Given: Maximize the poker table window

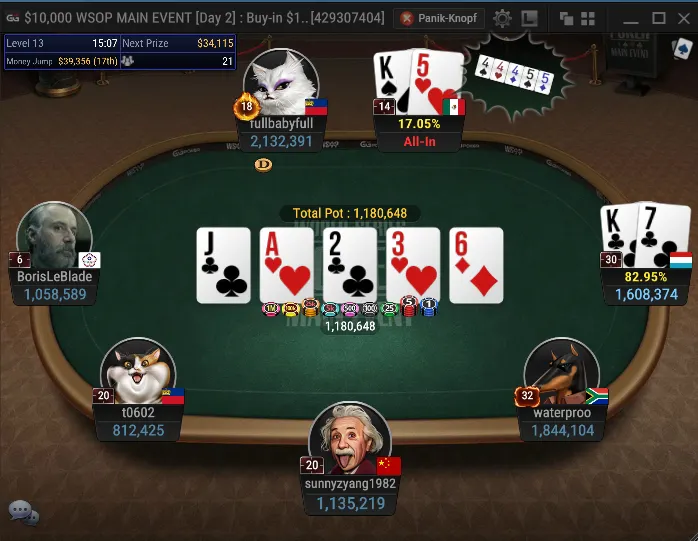Looking at the screenshot, I should 658,18.
